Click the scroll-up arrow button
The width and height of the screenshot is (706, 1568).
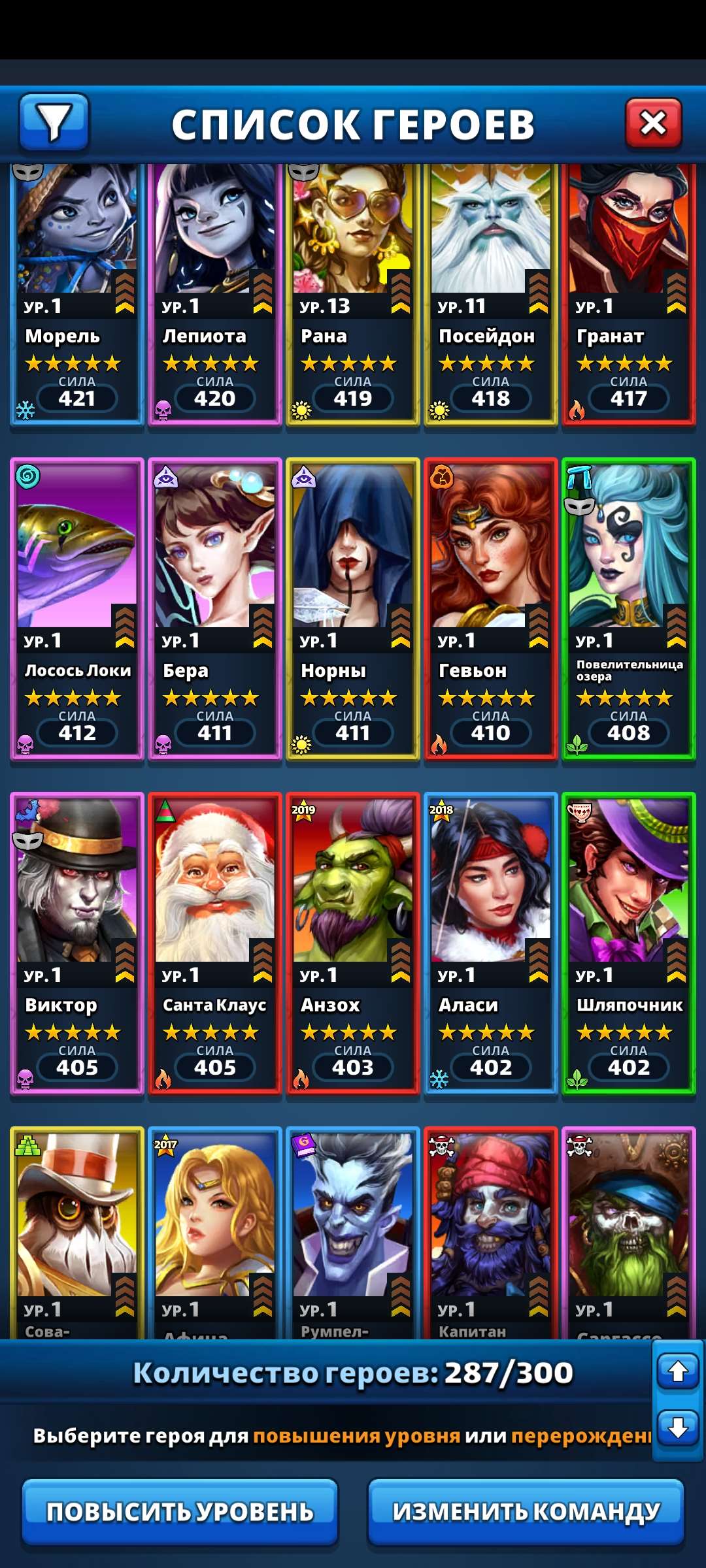(x=678, y=1371)
